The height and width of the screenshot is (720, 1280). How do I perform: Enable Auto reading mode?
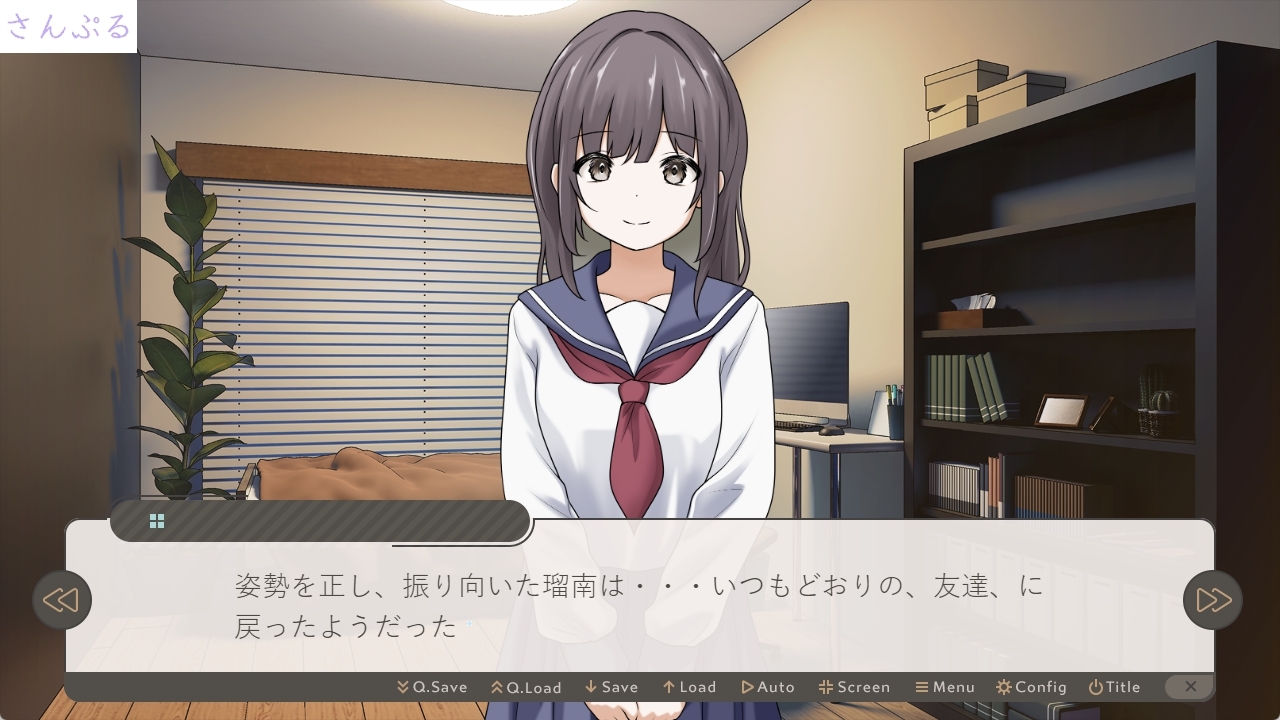click(768, 687)
